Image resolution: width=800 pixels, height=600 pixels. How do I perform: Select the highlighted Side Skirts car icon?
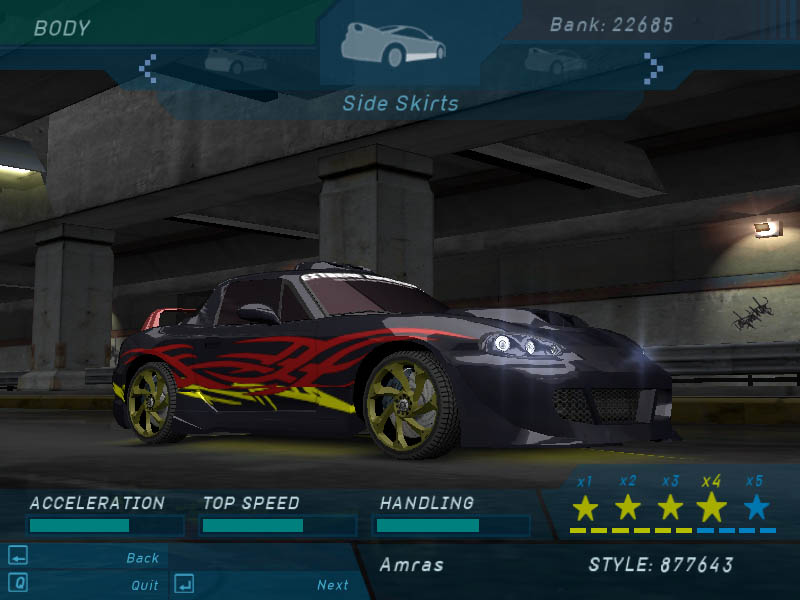[392, 44]
